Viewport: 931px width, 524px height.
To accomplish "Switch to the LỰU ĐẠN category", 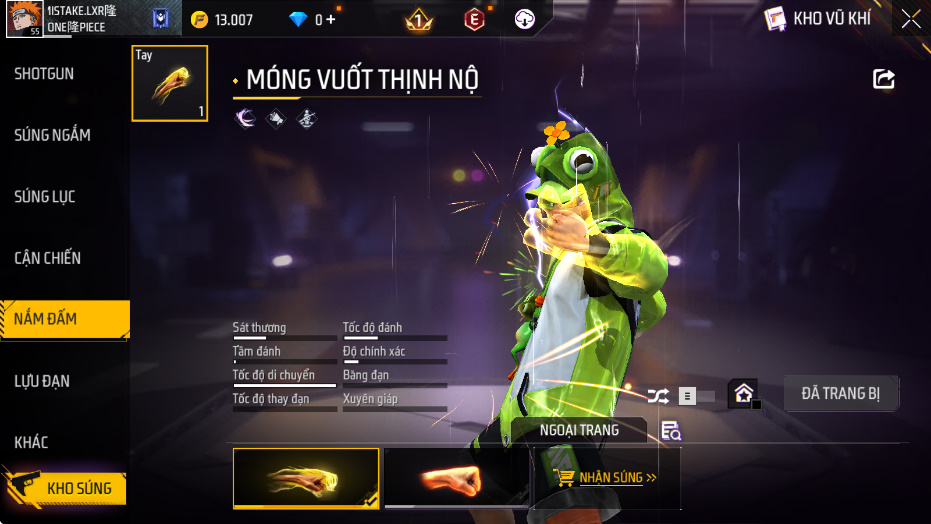I will pyautogui.click(x=42, y=381).
